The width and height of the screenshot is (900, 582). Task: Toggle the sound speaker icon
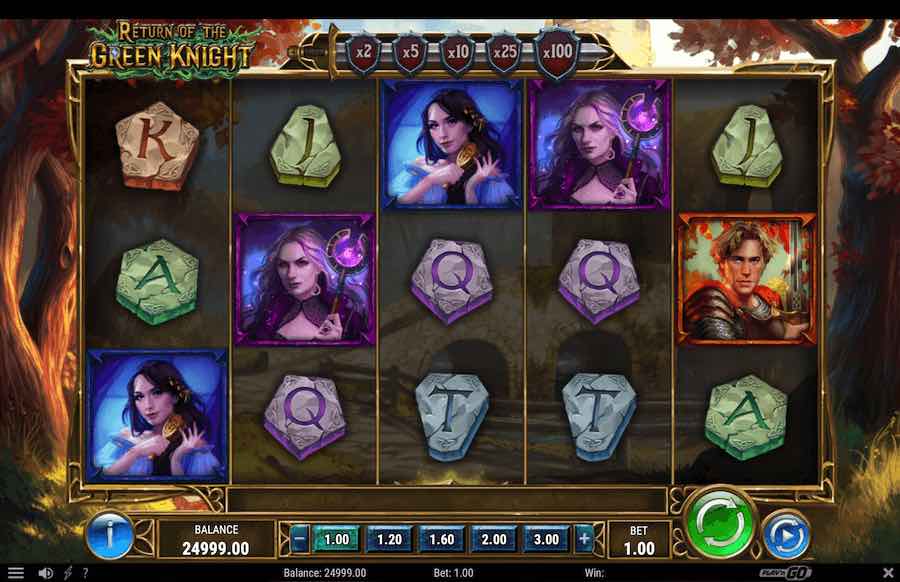coord(45,573)
